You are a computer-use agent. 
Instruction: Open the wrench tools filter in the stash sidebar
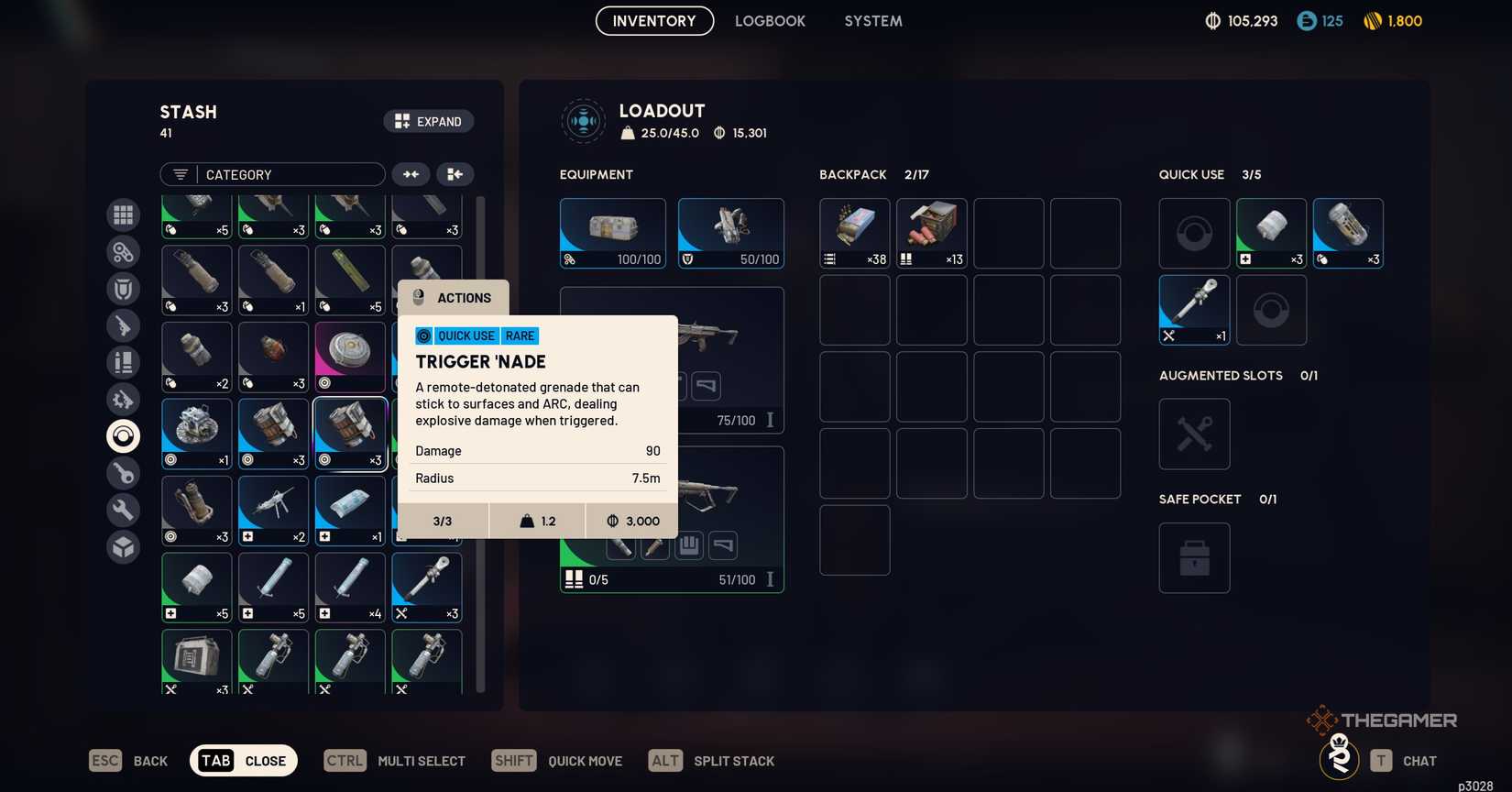point(123,510)
